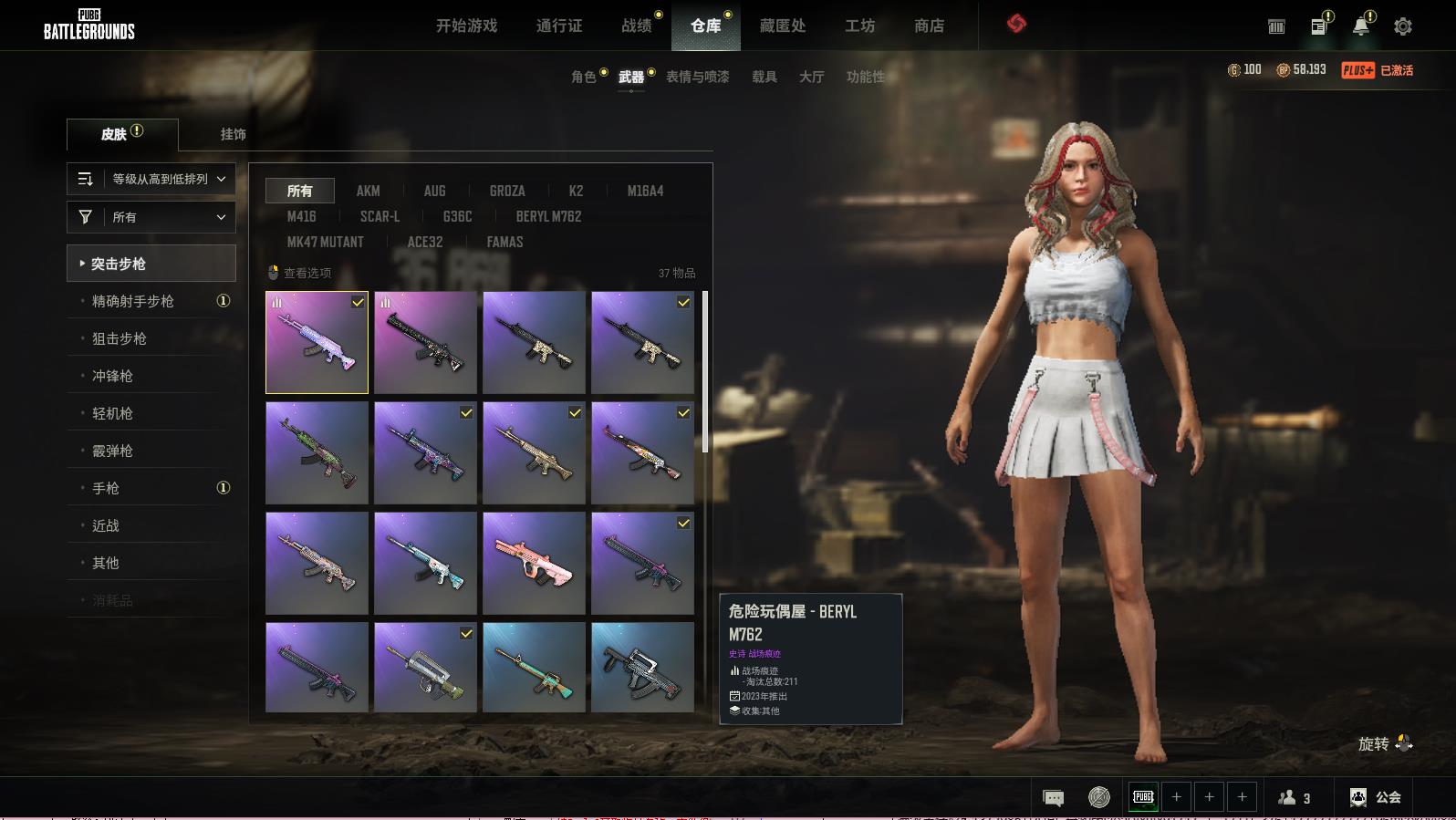
Task: Filter skins by AKM
Action: [368, 191]
